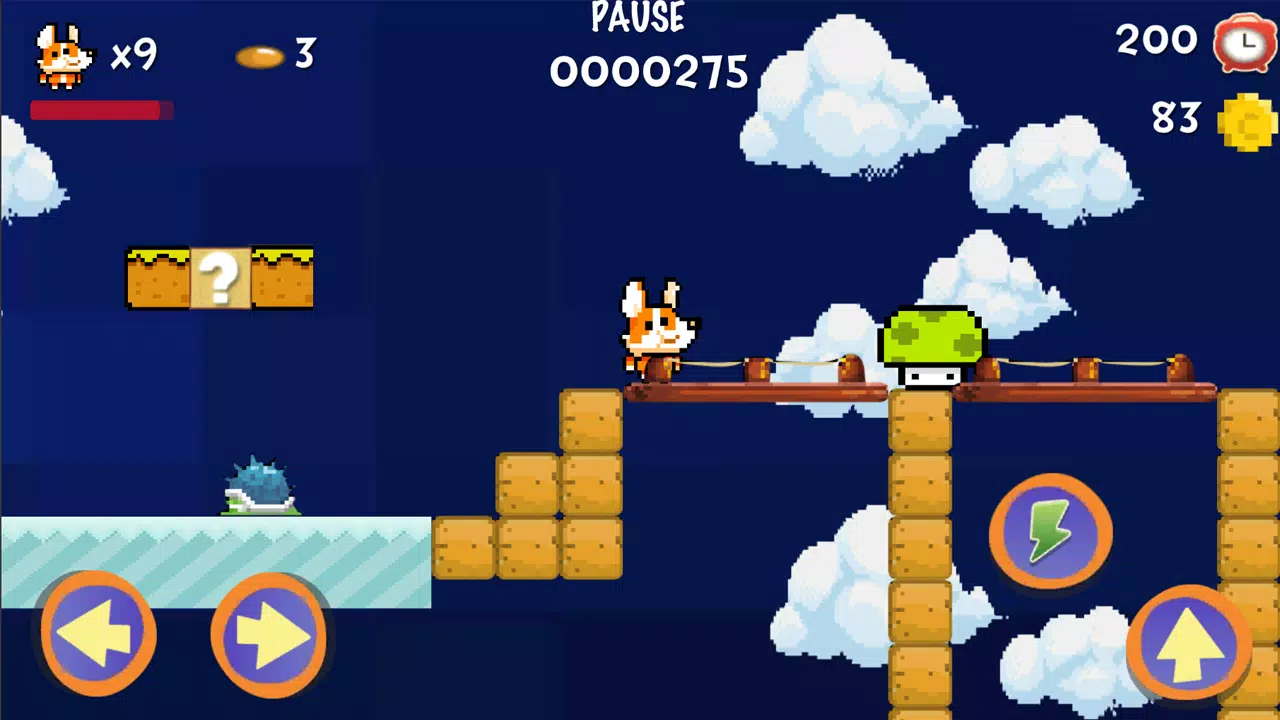Tap the question mark mystery block
Image resolution: width=1280 pixels, height=720 pixels.
[219, 278]
